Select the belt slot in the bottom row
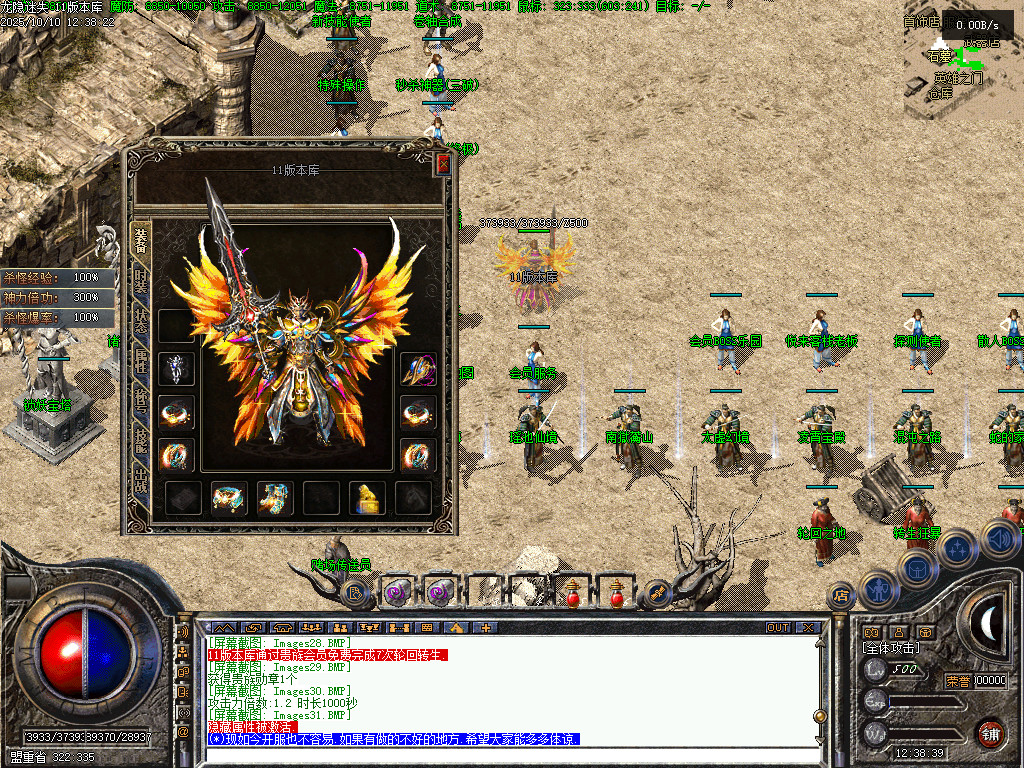This screenshot has height=768, width=1024. [229, 497]
